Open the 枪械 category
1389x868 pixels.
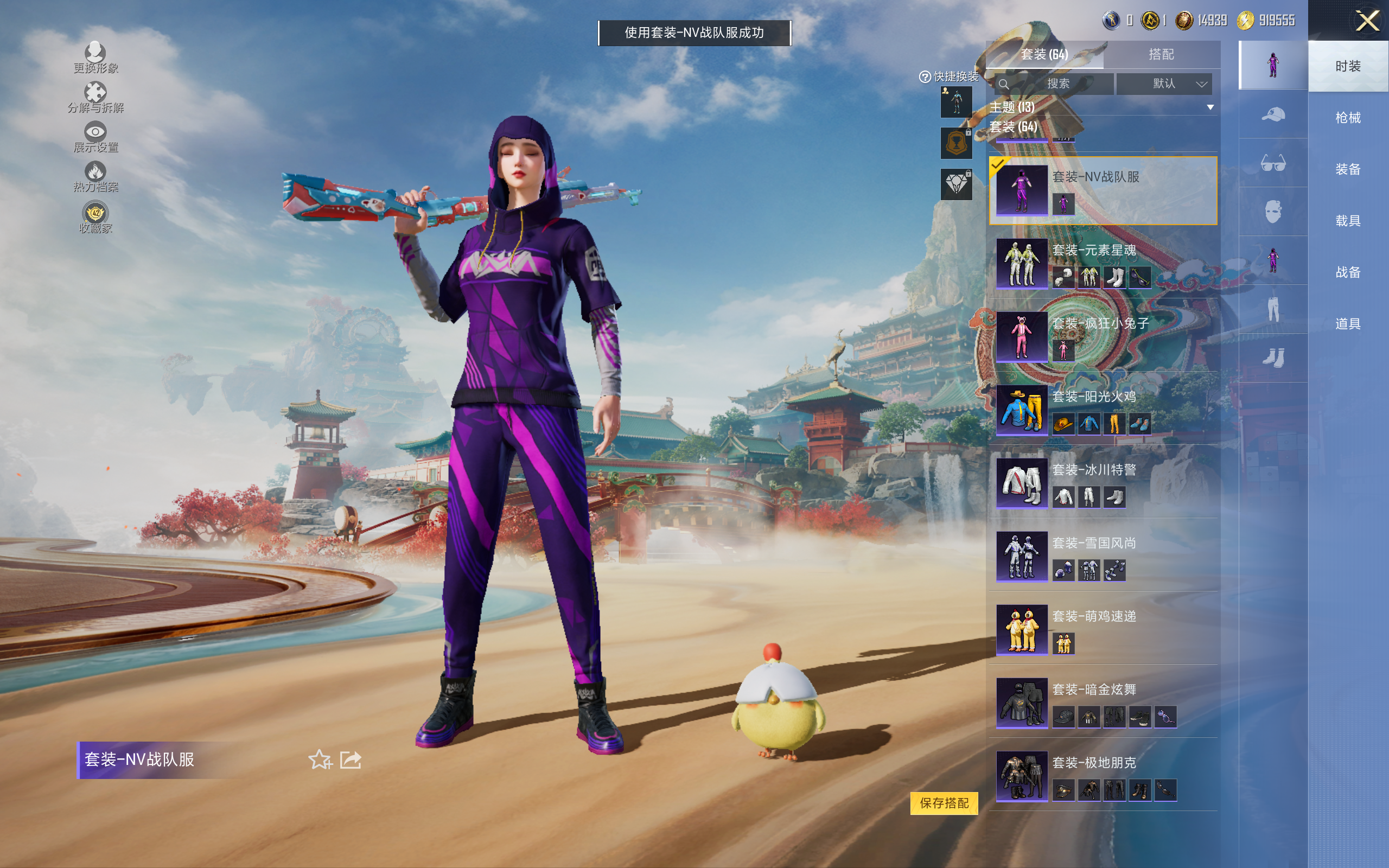(x=1348, y=118)
